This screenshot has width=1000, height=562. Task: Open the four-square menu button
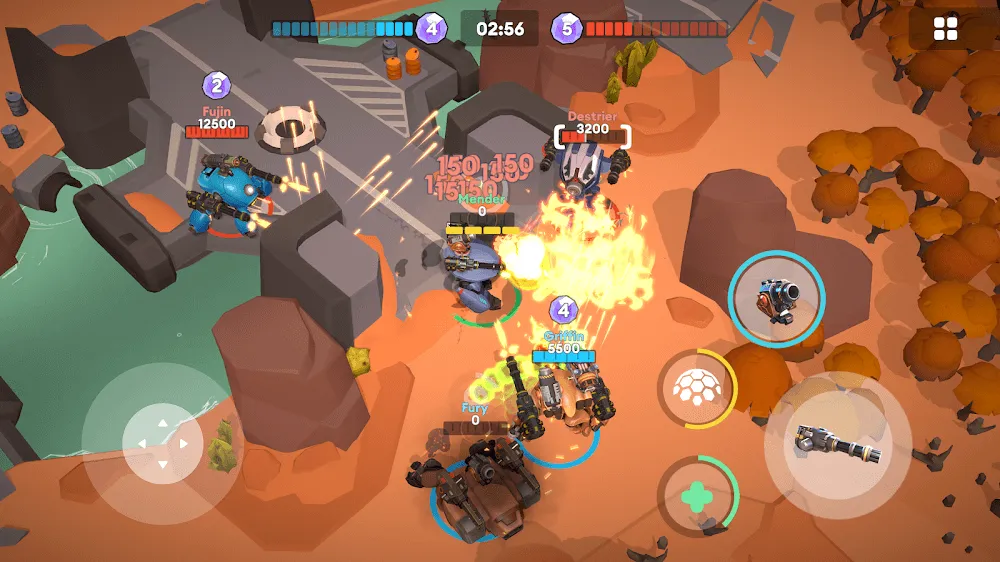[x=945, y=30]
